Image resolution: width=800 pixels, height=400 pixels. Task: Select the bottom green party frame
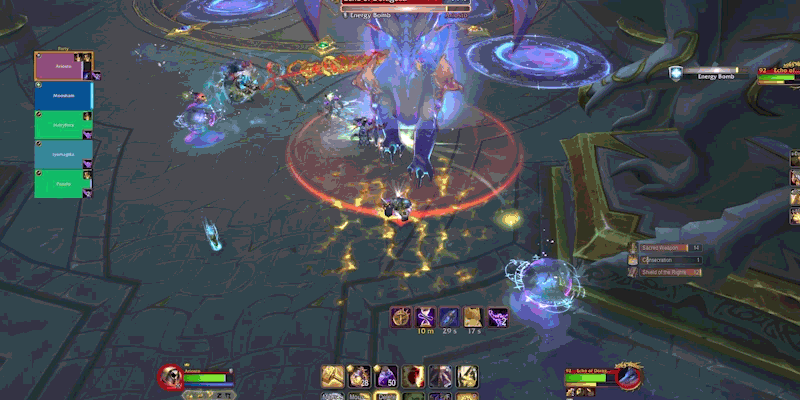tap(63, 184)
